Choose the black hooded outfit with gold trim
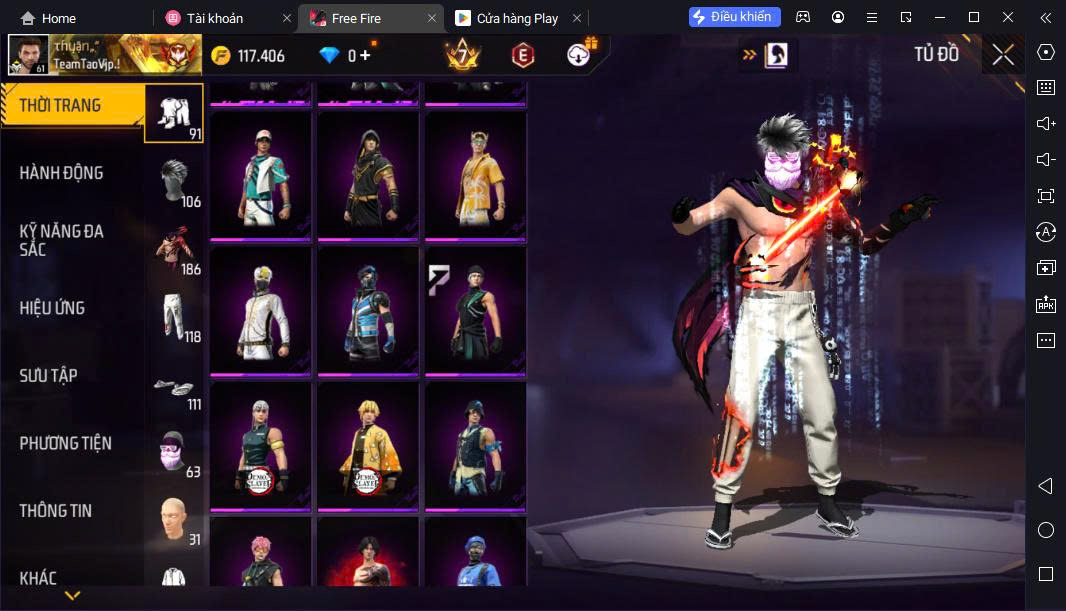The height and width of the screenshot is (611, 1066). coord(368,174)
